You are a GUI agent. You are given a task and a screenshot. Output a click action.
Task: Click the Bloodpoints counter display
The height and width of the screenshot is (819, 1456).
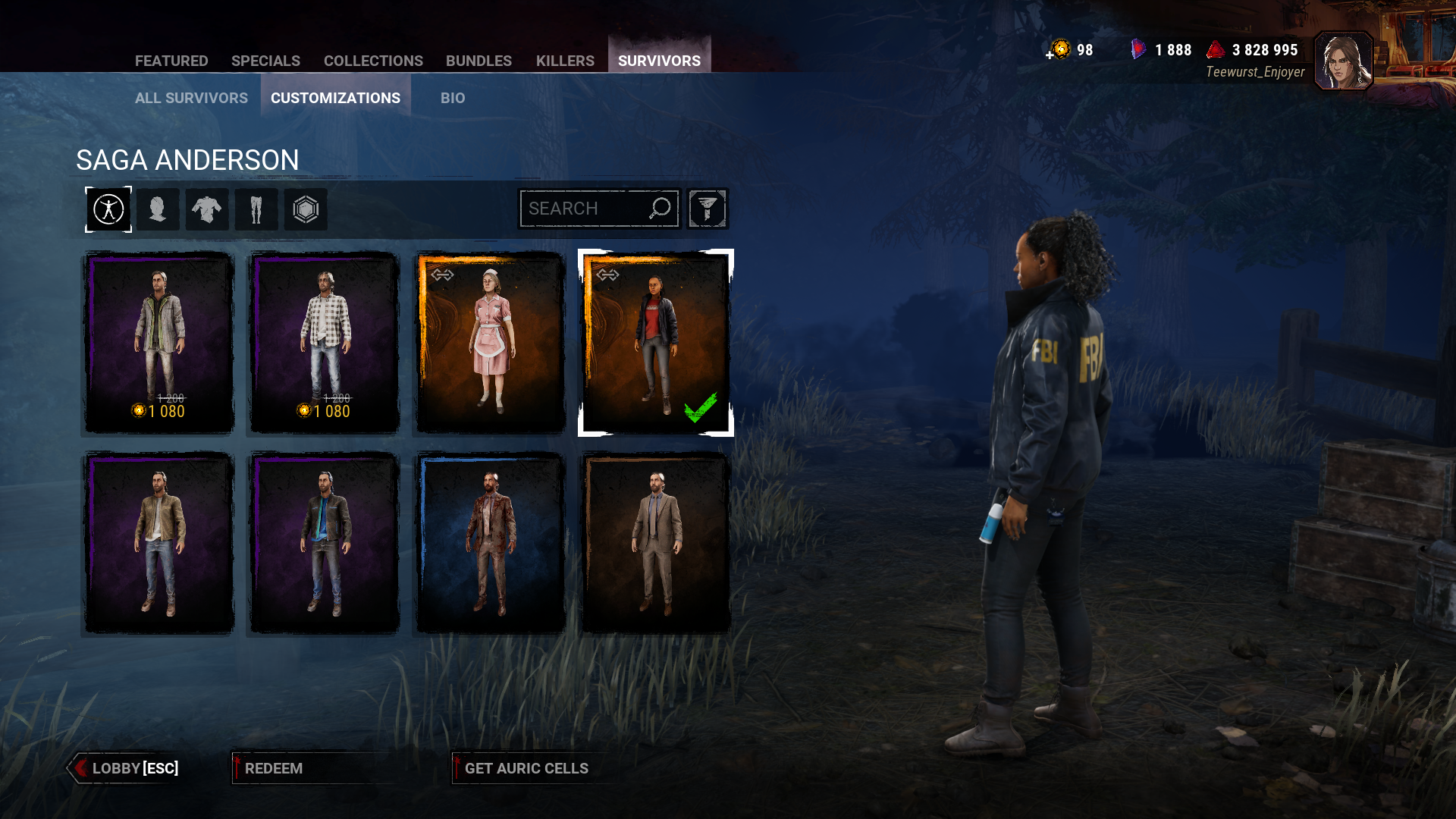[x=1265, y=50]
